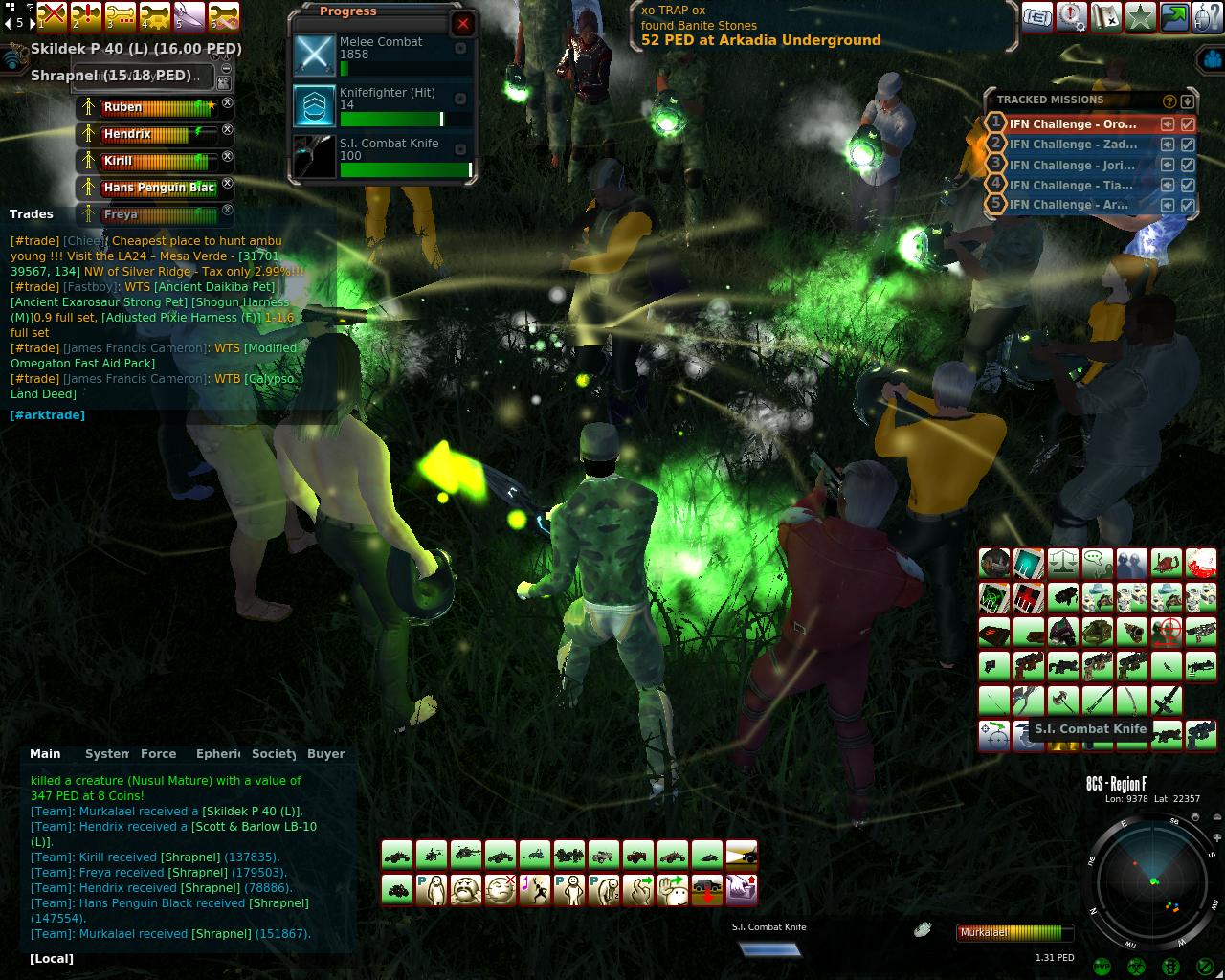Use the dance emote icon
This screenshot has width=1225, height=980.
[534, 889]
